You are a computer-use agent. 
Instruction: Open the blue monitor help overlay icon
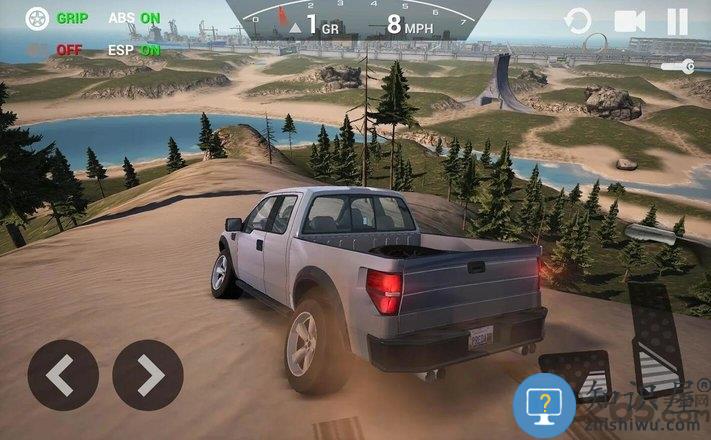(x=544, y=406)
